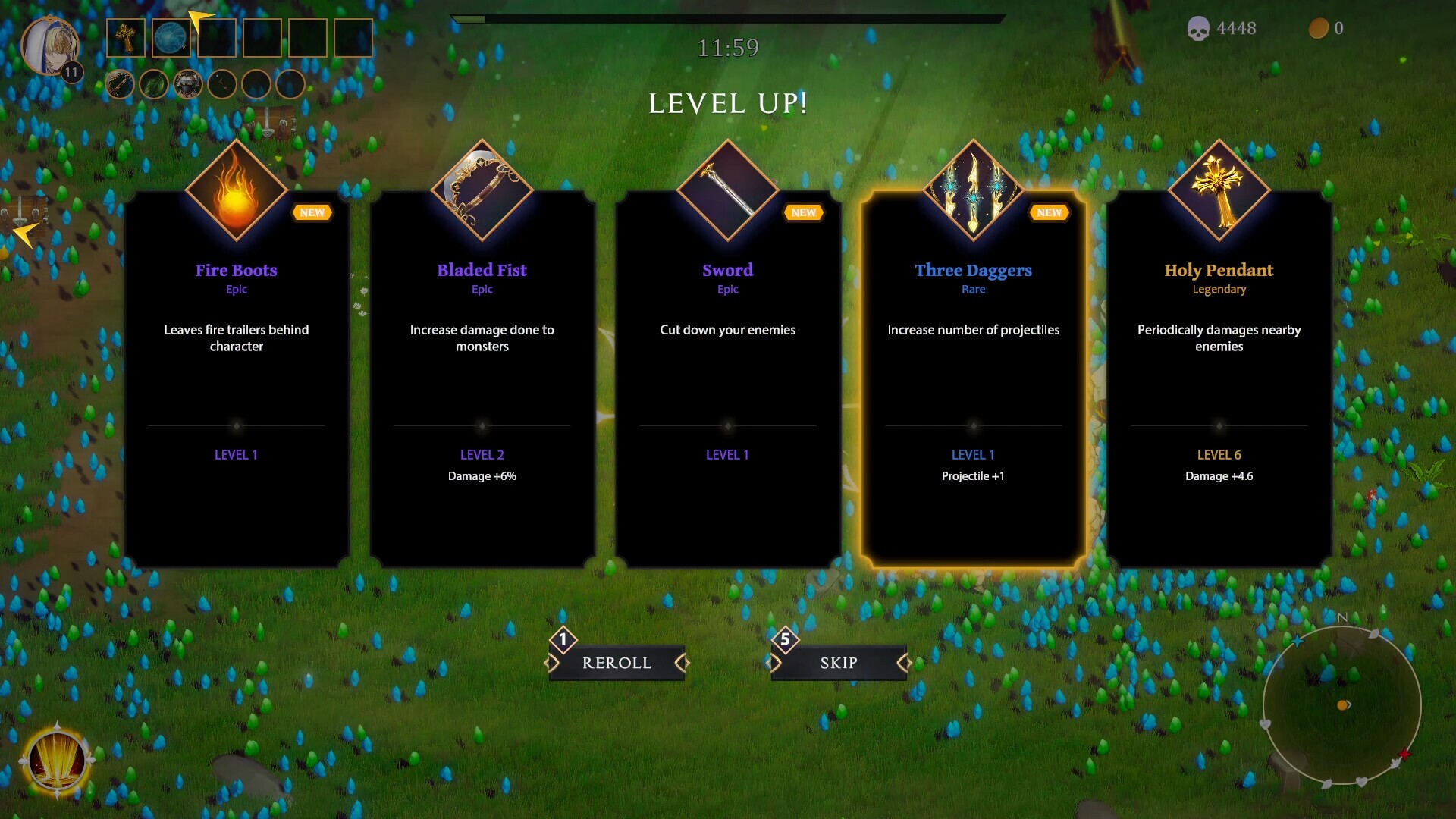
Task: Open the ring passive item slot
Action: (x=119, y=83)
